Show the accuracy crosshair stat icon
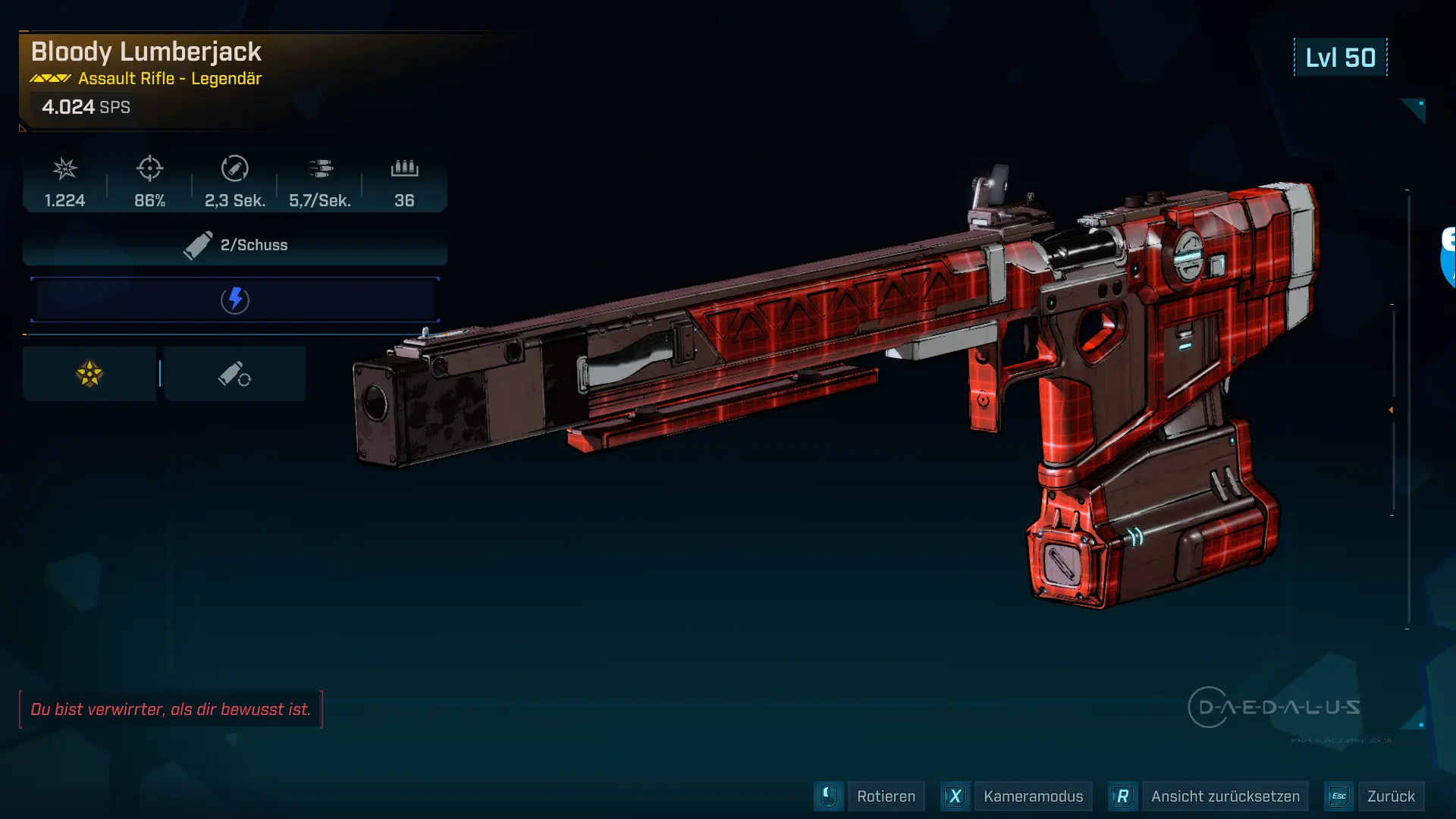Image resolution: width=1456 pixels, height=819 pixels. click(150, 168)
